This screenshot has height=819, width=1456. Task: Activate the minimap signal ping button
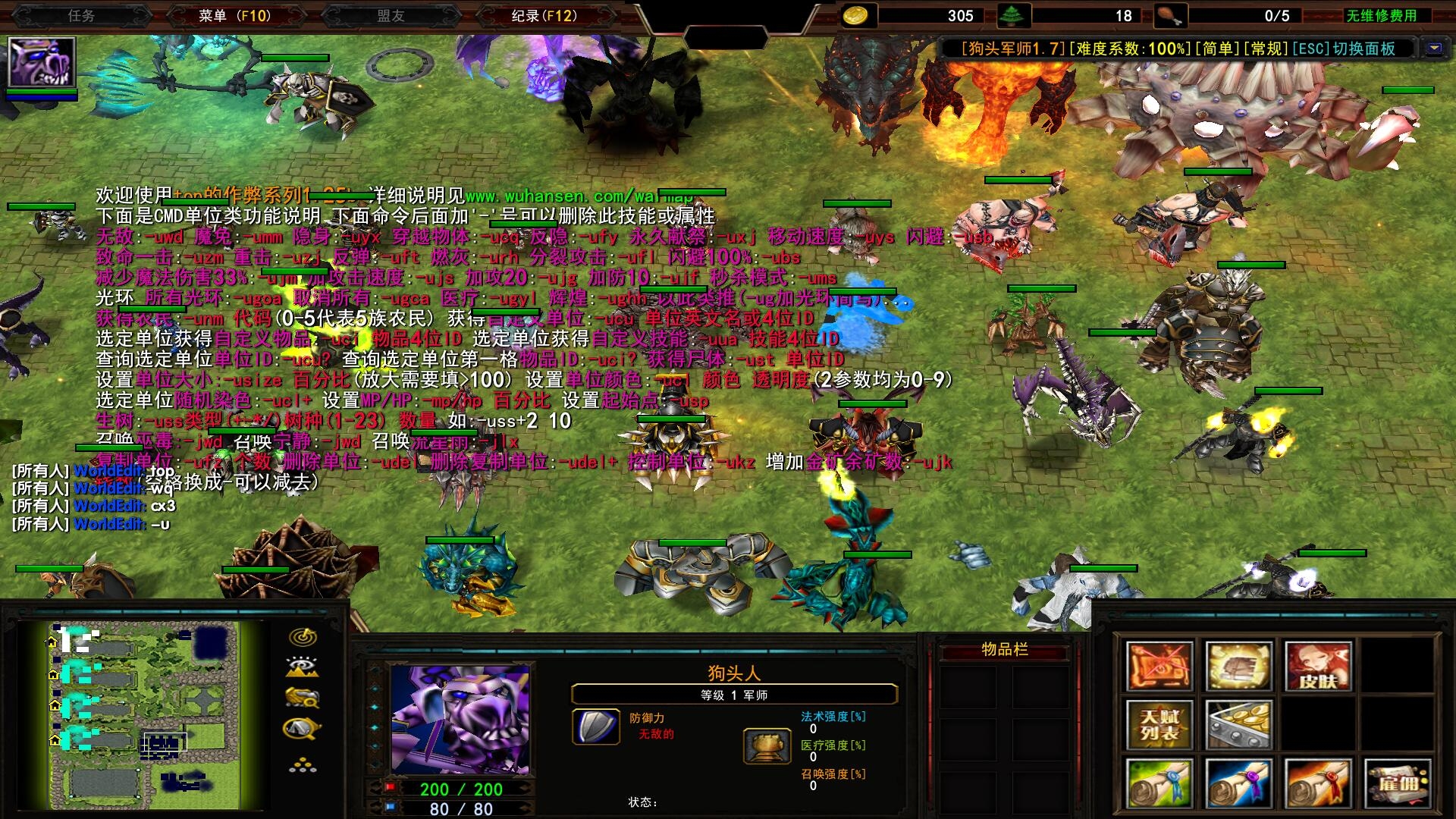tap(303, 636)
